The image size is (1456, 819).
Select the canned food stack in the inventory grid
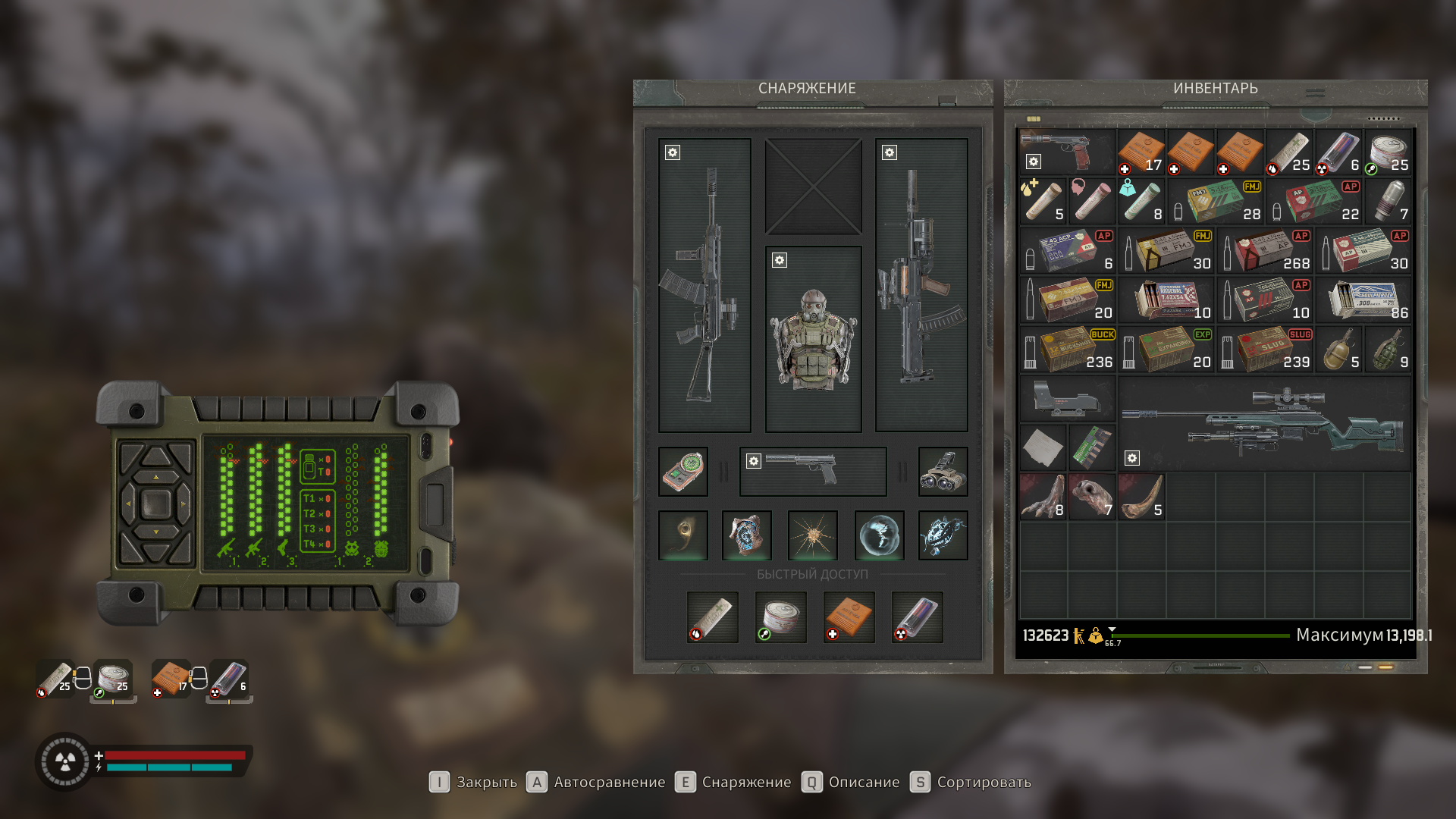pos(1388,152)
